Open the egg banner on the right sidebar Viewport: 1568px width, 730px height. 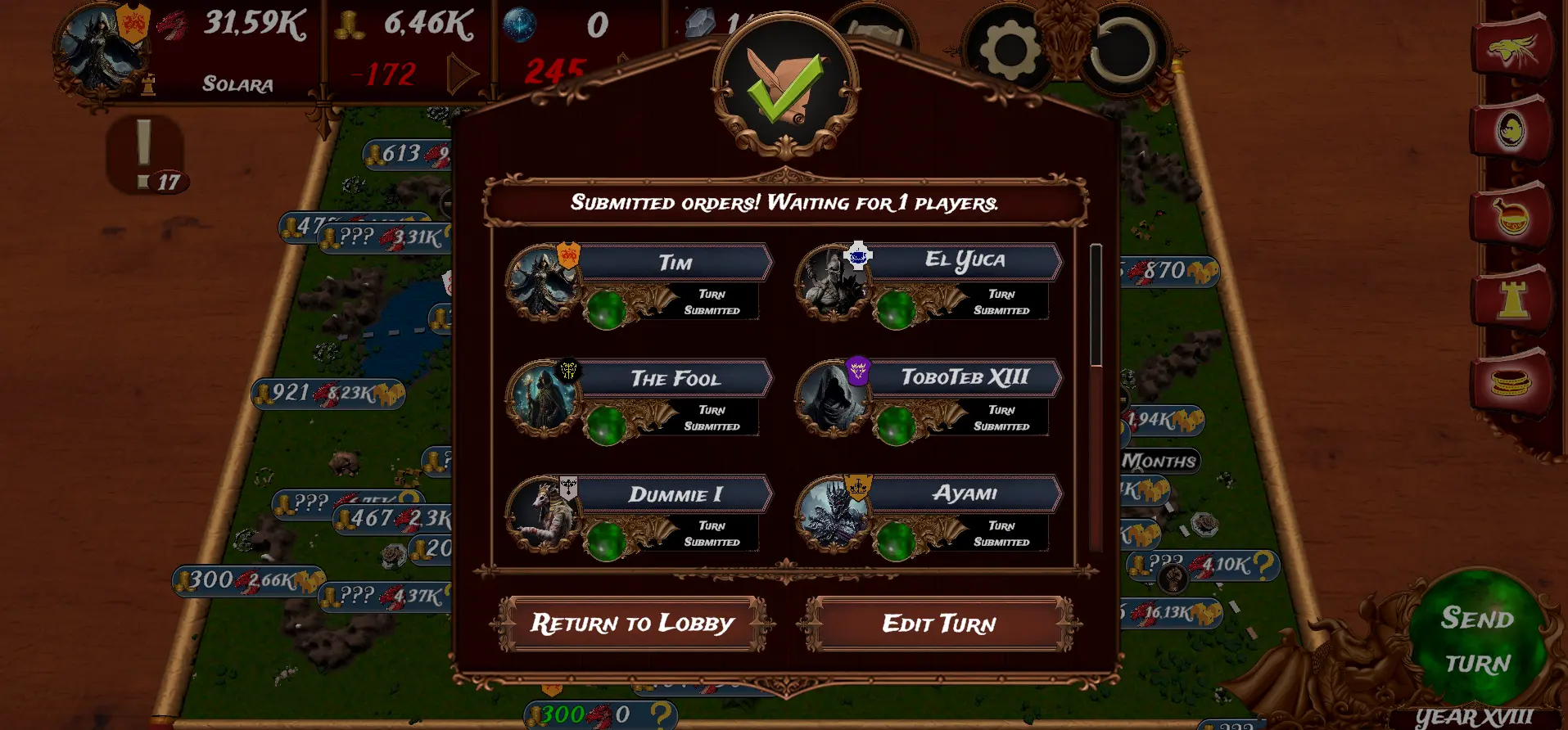[1512, 130]
